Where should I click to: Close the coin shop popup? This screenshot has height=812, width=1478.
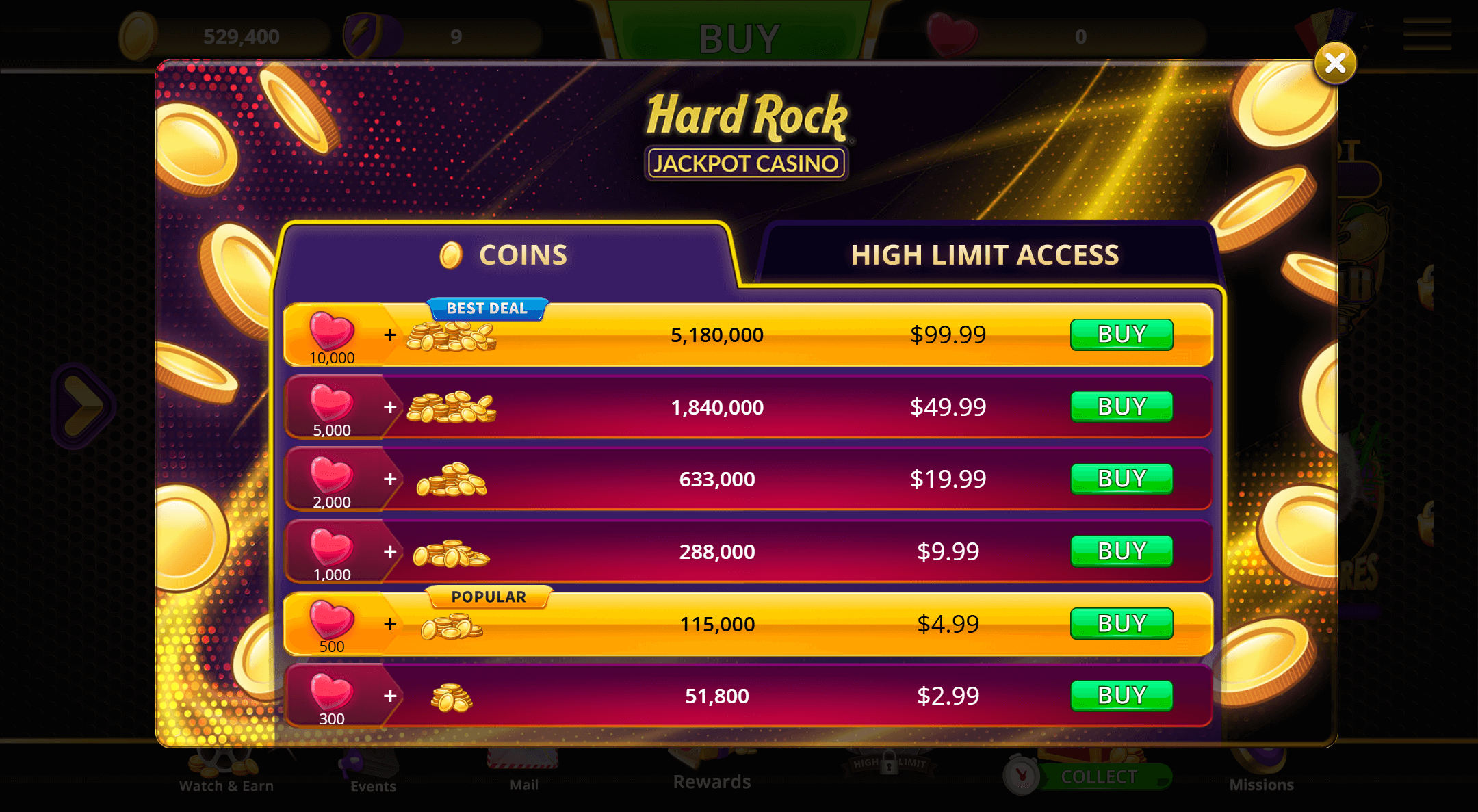tap(1334, 64)
